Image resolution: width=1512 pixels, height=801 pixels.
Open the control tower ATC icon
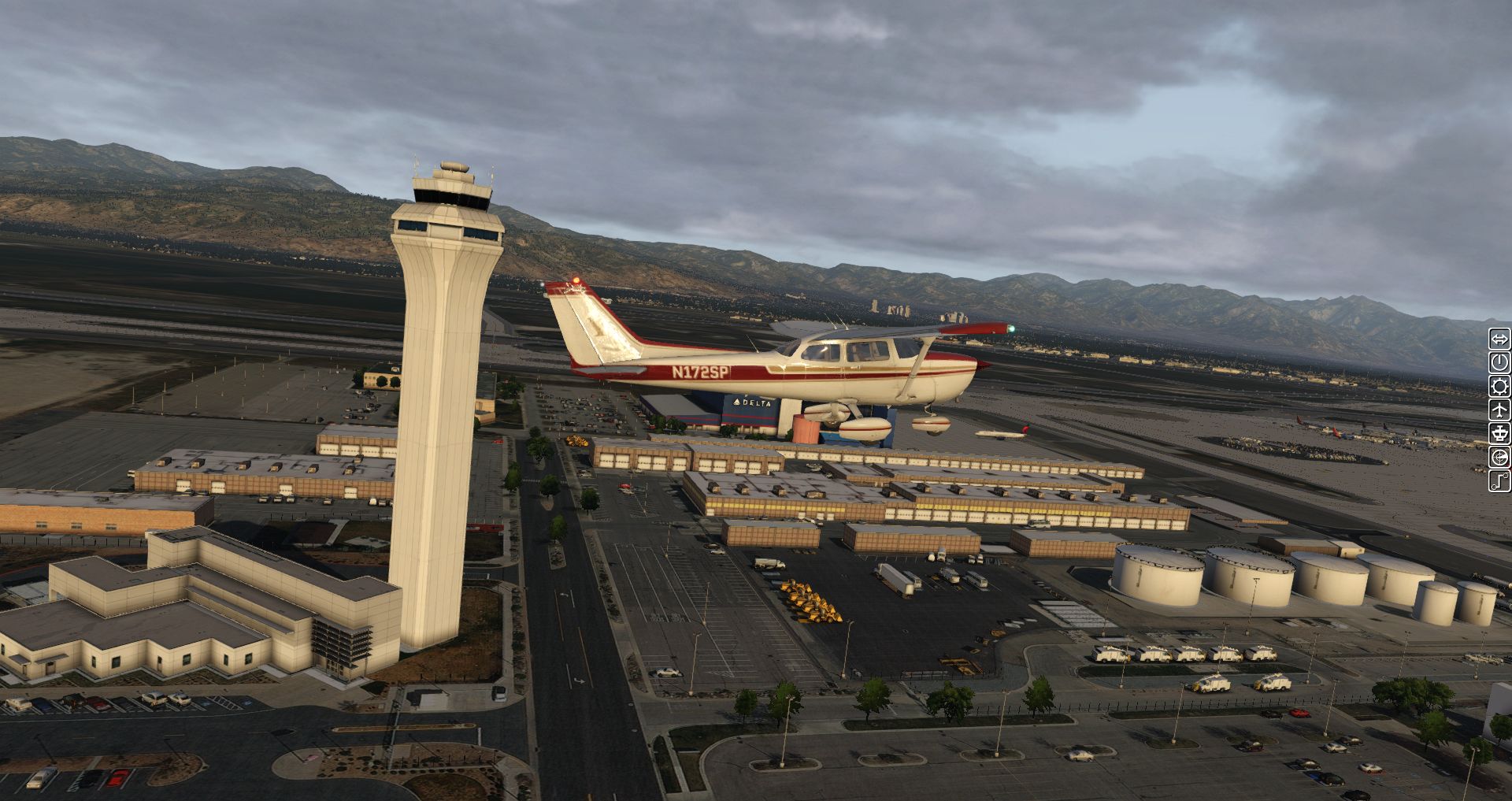[x=1499, y=433]
